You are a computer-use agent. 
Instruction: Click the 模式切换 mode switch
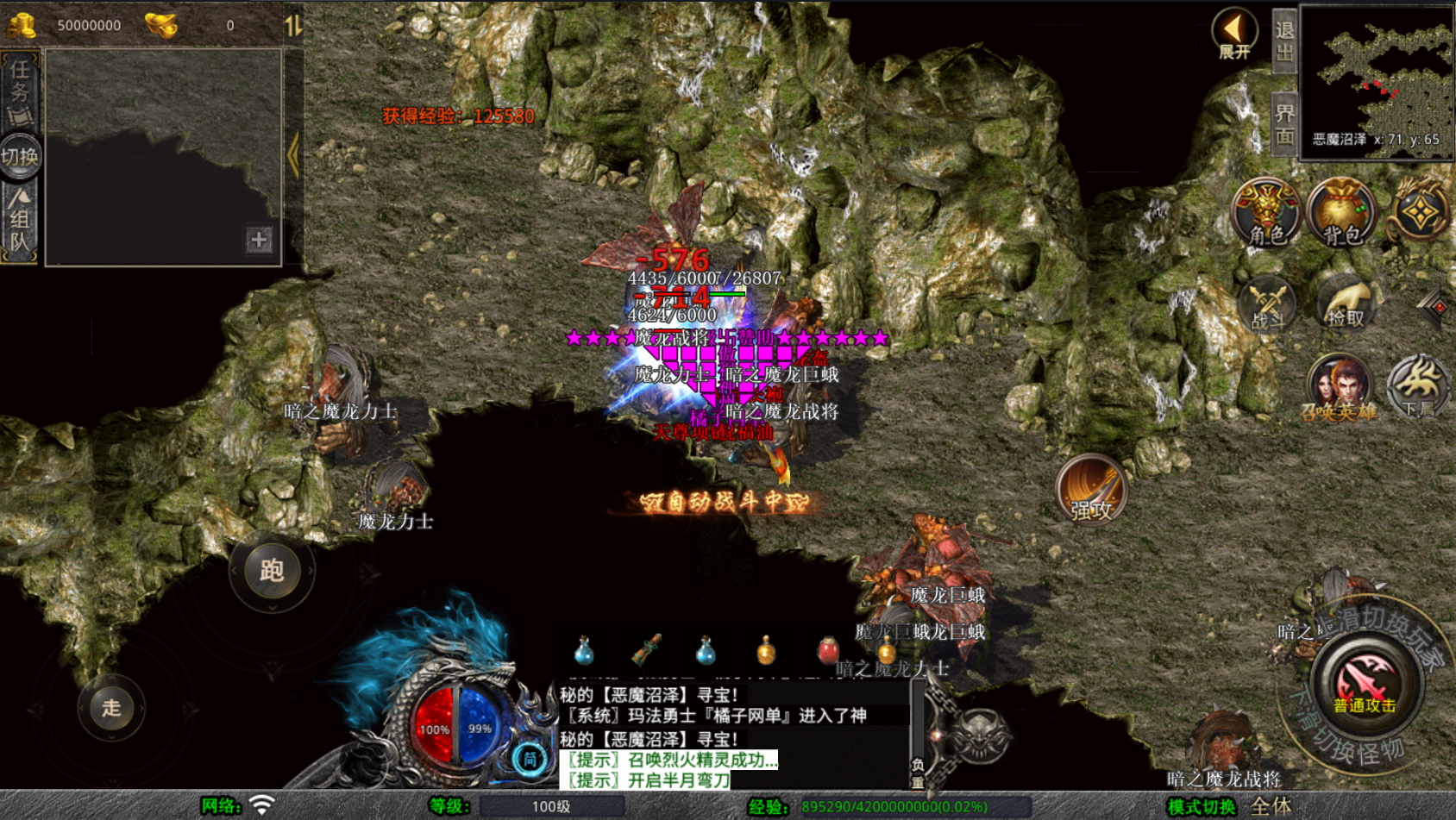[1201, 807]
